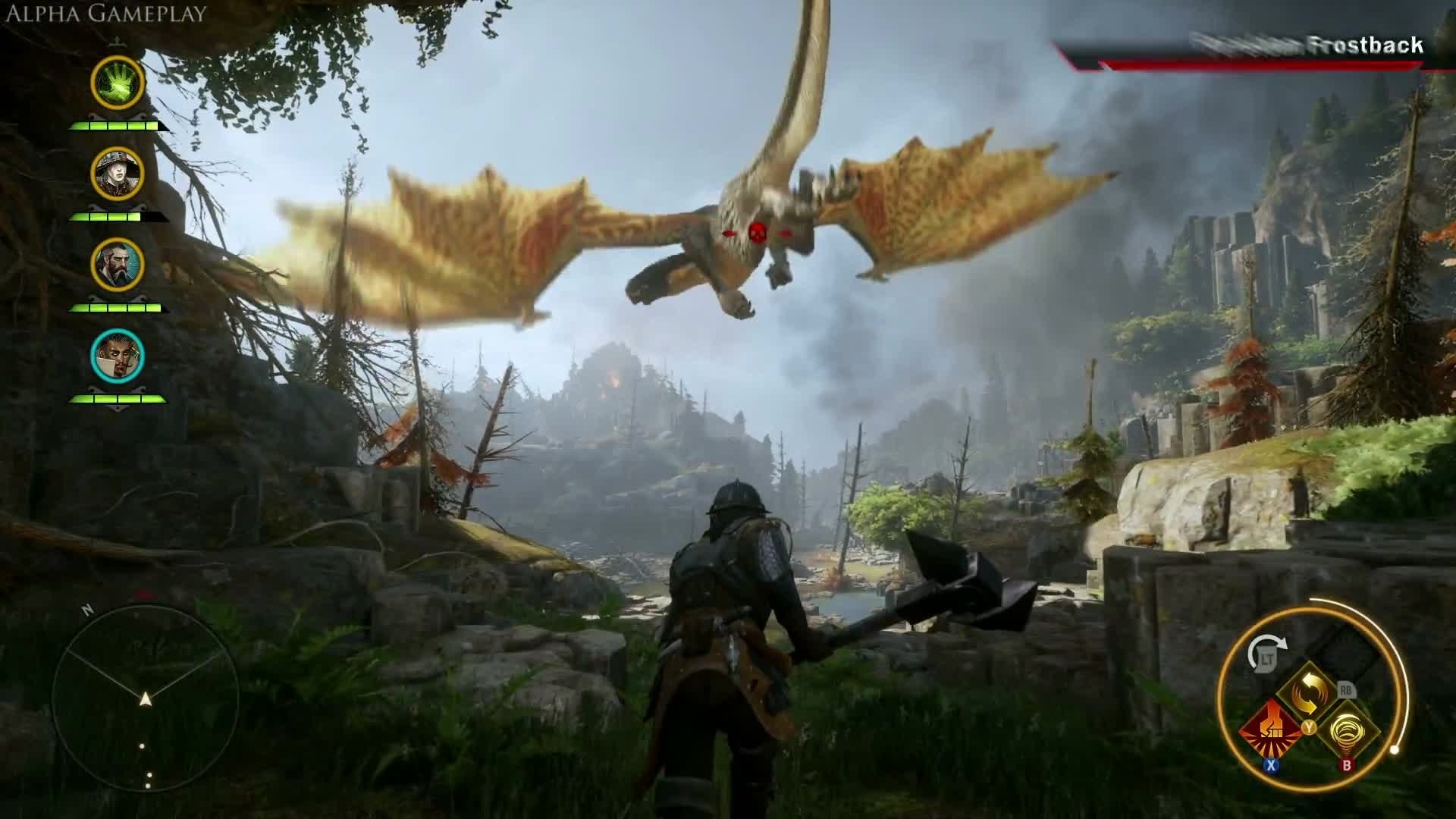Screen dimensions: 1456x819
Task: Select the wide-brimmed hat companion portrait
Action: click(x=118, y=174)
